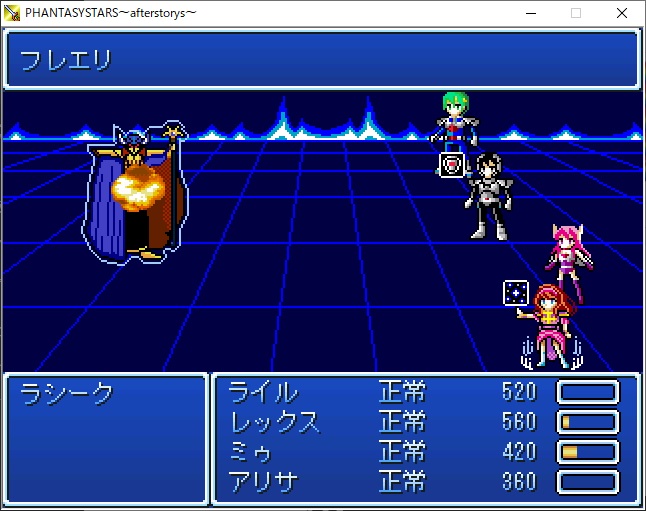Choose party member ライル's status row
Image resolution: width=646 pixels, height=511 pixels.
point(264,391)
